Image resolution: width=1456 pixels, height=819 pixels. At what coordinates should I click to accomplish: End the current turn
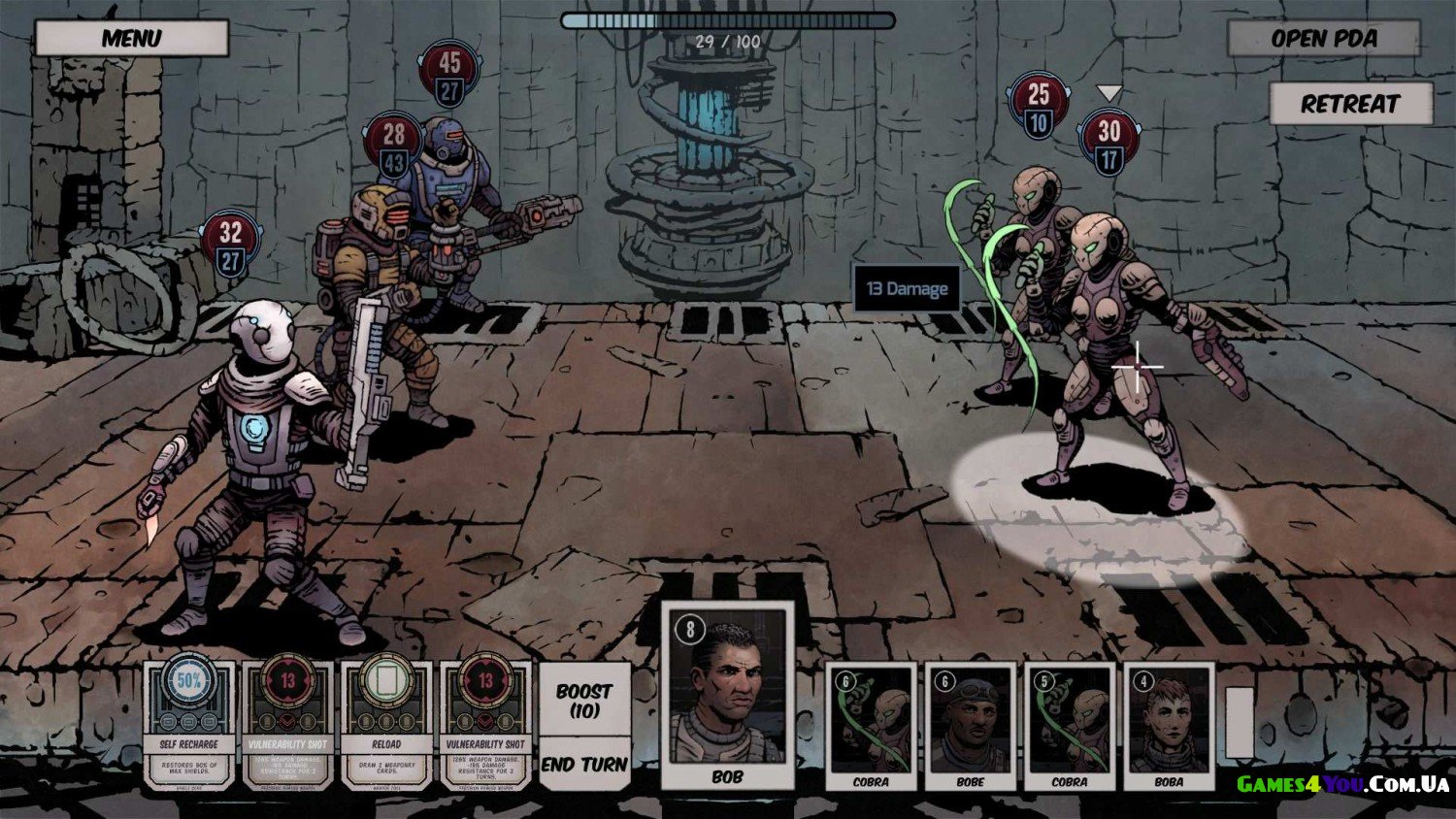[x=584, y=765]
